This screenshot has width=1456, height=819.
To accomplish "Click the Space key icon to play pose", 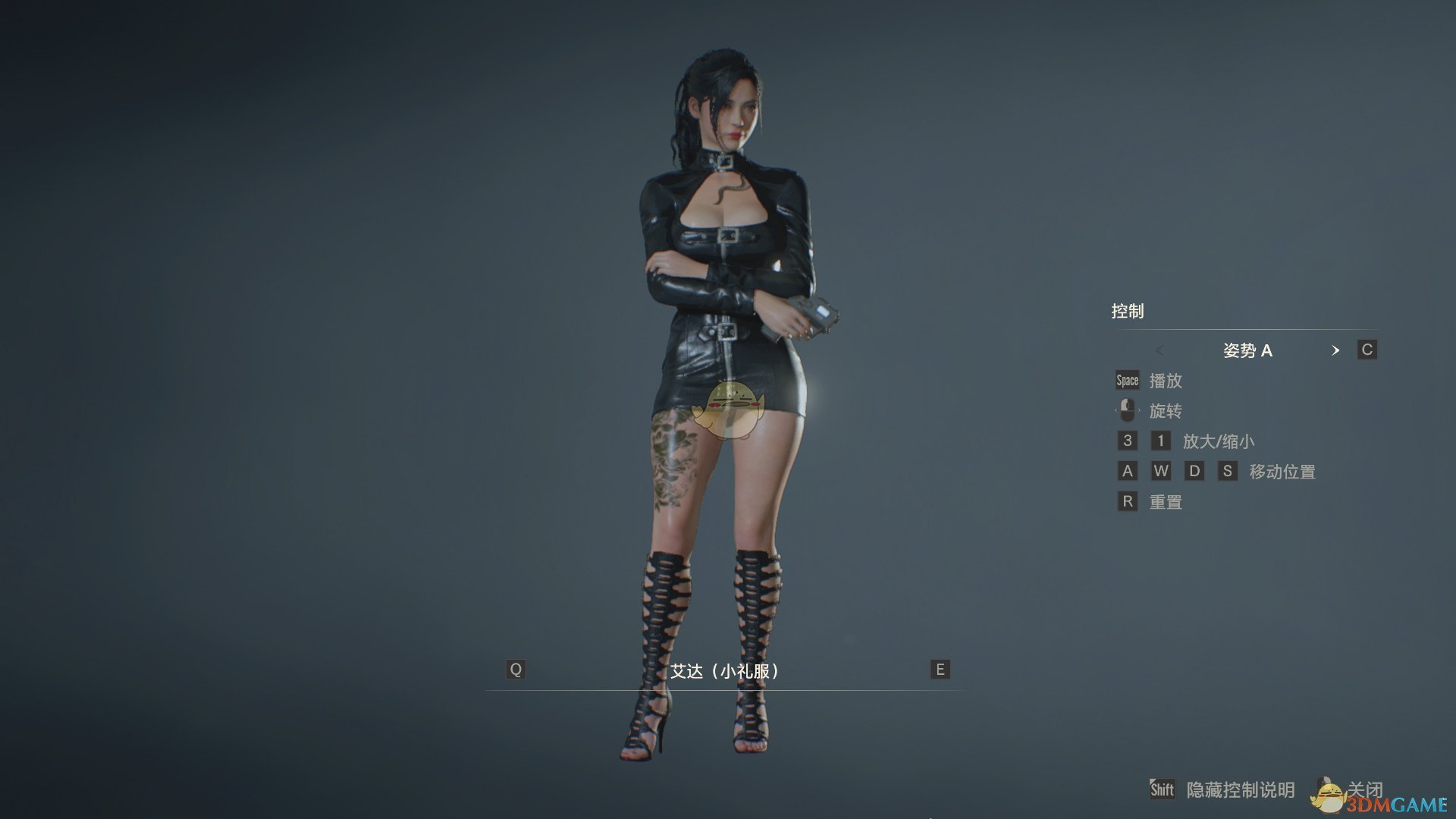I will [x=1126, y=380].
